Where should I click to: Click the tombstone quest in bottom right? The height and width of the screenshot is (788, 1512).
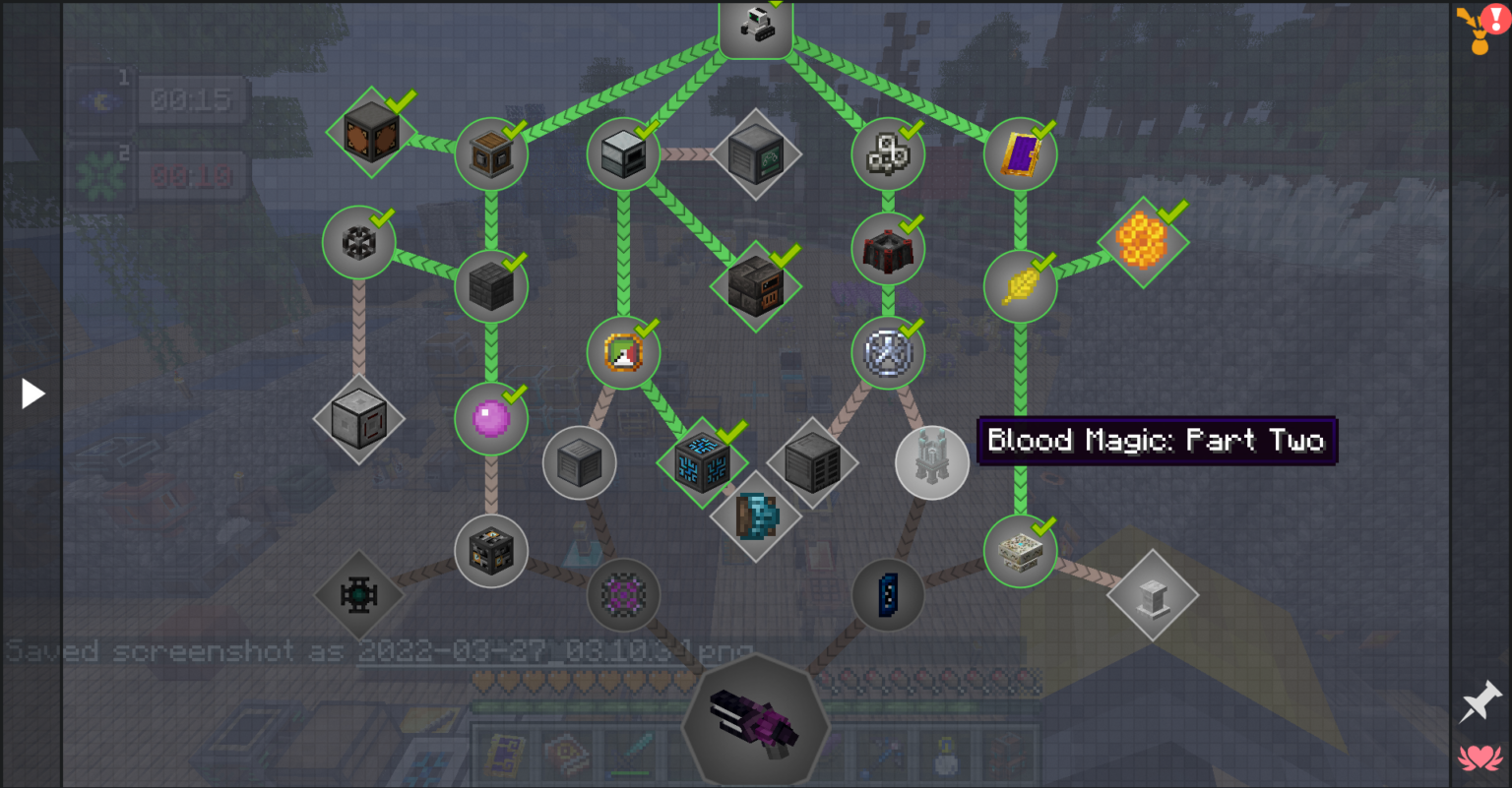click(1153, 594)
